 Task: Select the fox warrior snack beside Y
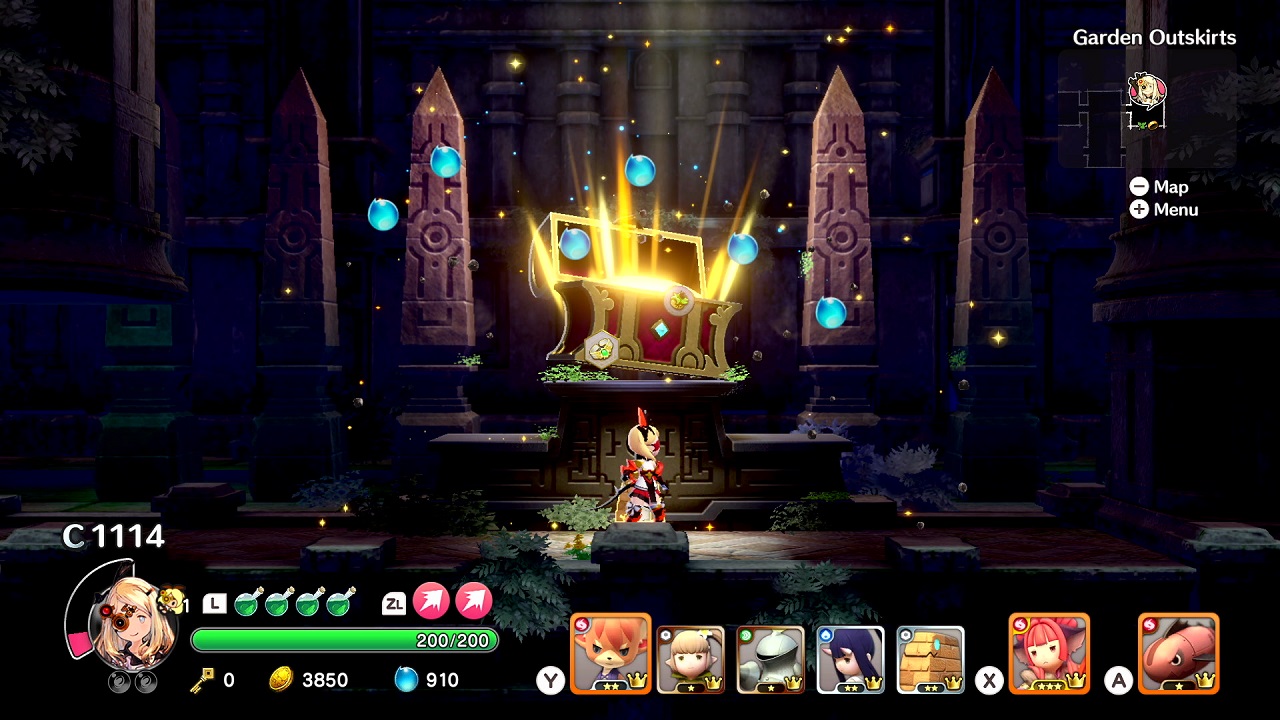coord(610,655)
